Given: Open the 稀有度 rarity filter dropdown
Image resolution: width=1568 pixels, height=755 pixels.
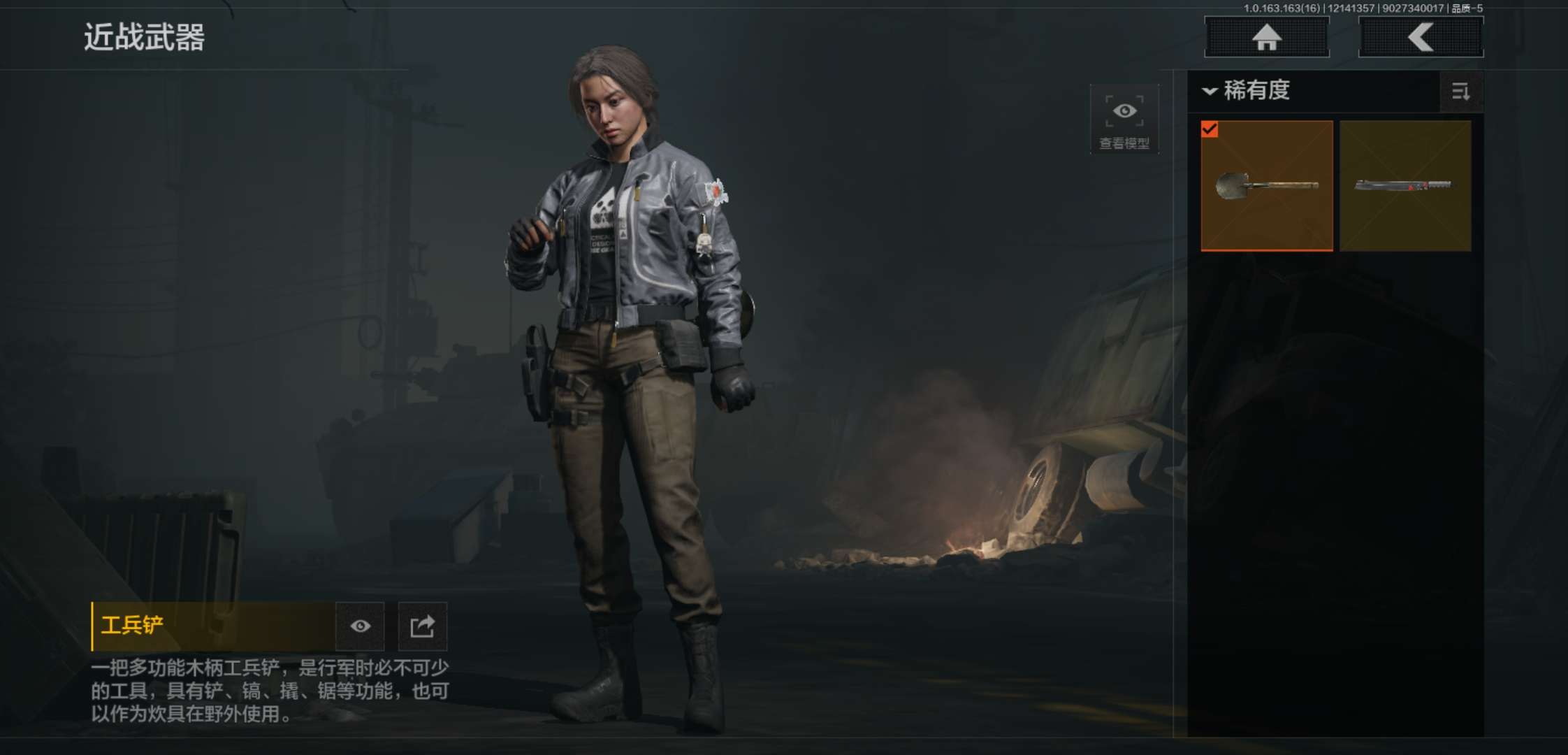Looking at the screenshot, I should tap(1247, 91).
